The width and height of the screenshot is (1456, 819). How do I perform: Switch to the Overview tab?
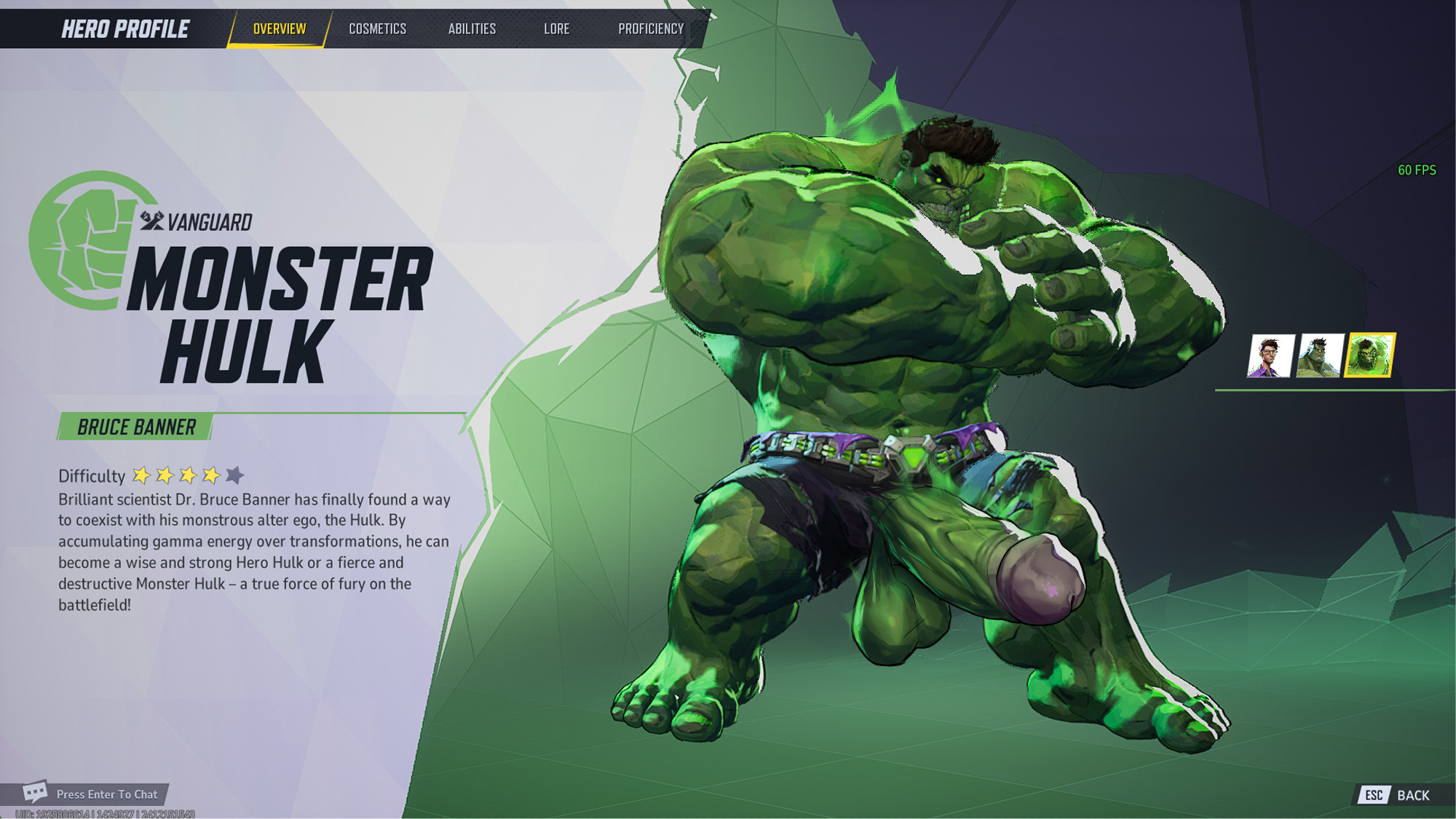tap(279, 29)
